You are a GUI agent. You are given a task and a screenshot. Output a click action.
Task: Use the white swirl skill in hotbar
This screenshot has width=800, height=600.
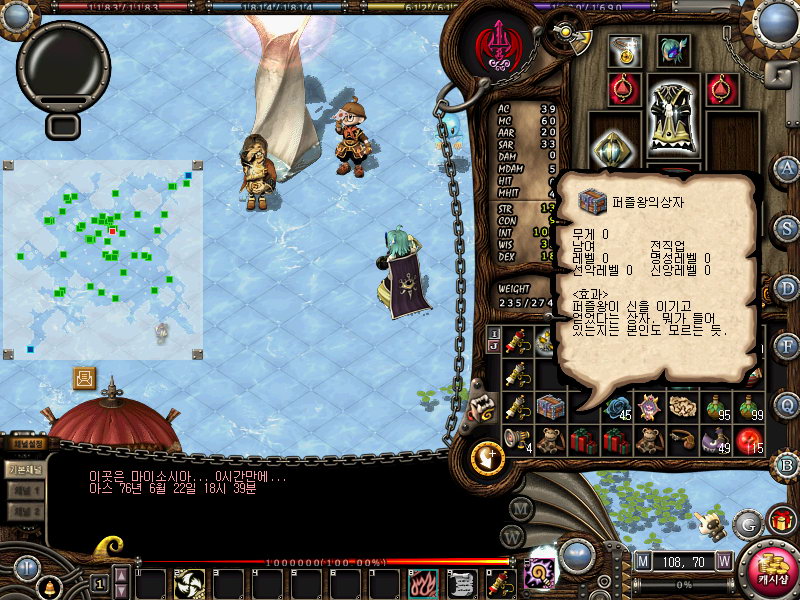point(189,583)
